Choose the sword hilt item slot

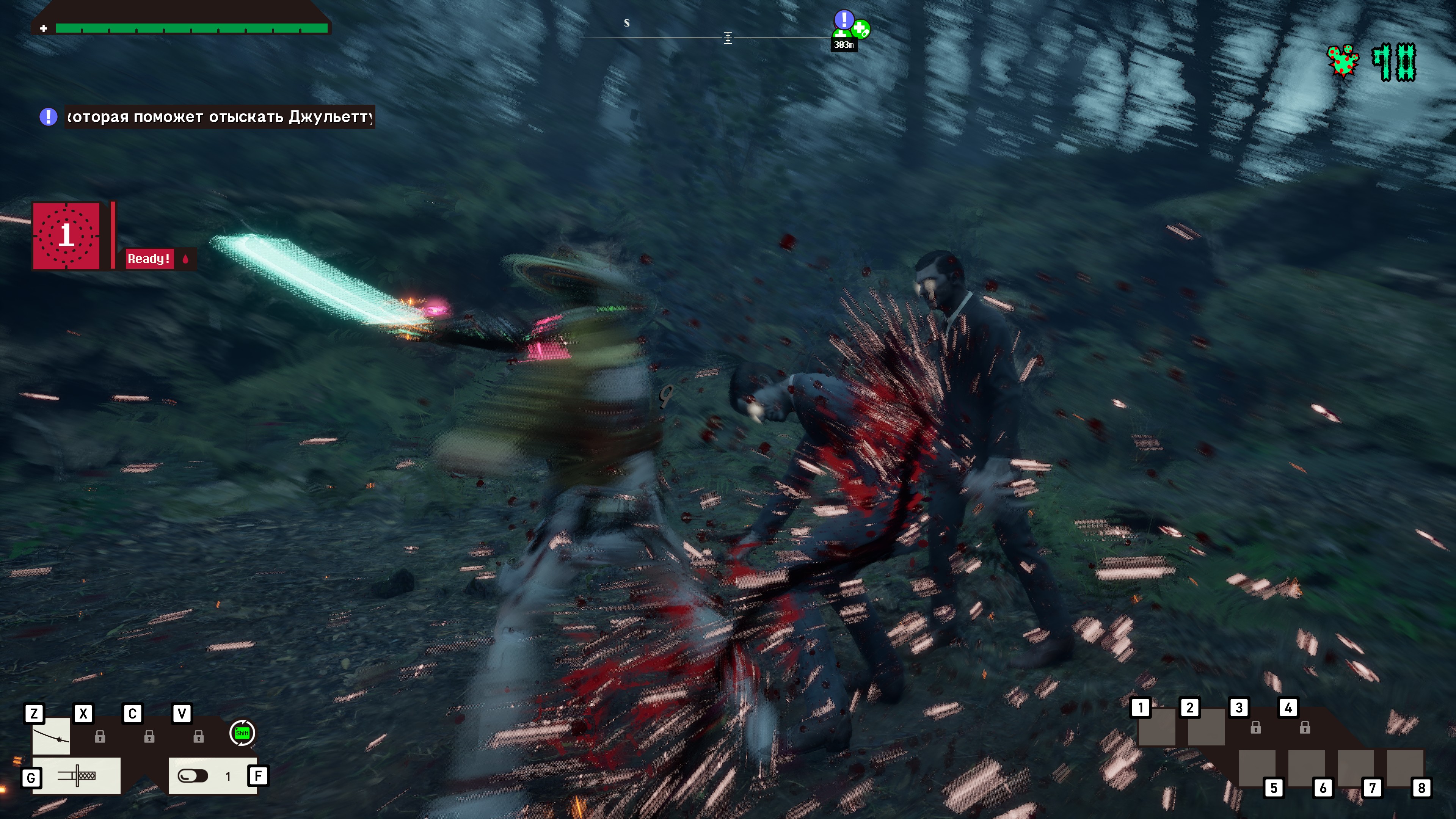[x=76, y=775]
